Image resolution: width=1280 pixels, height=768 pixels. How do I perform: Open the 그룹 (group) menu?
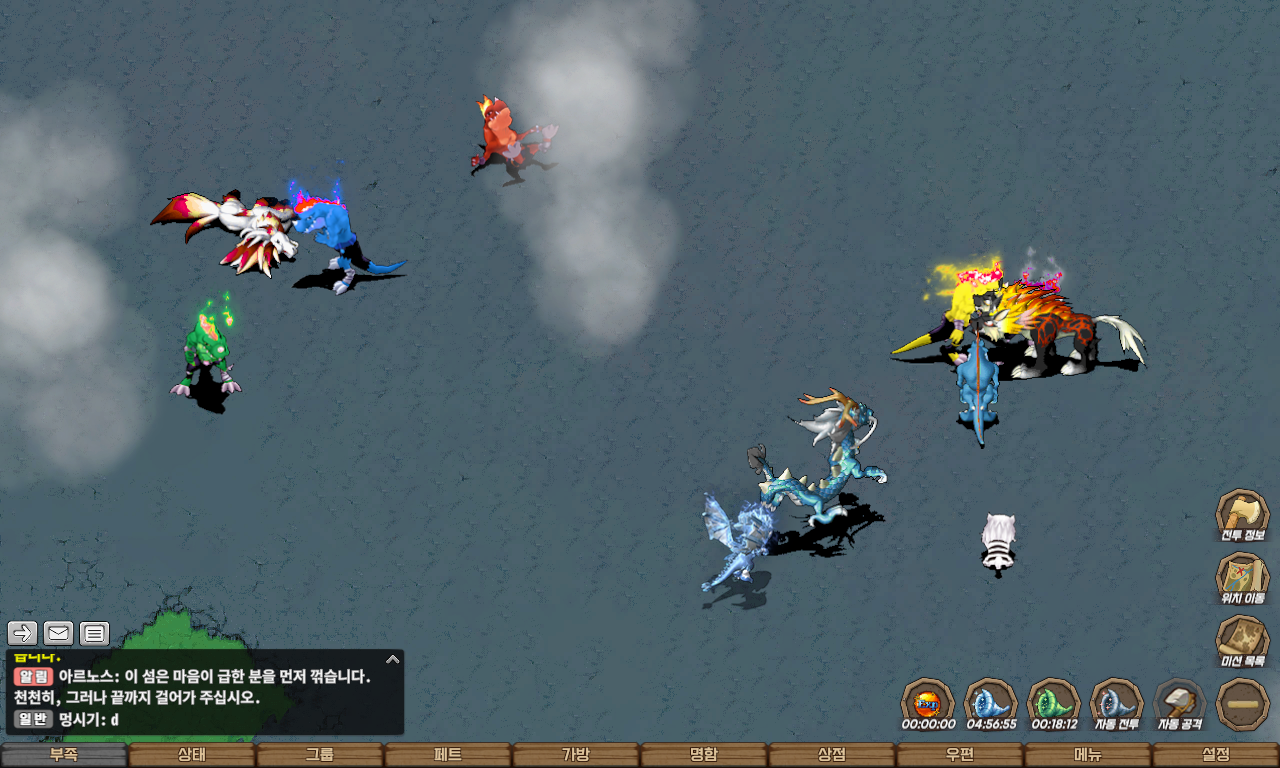click(x=320, y=755)
